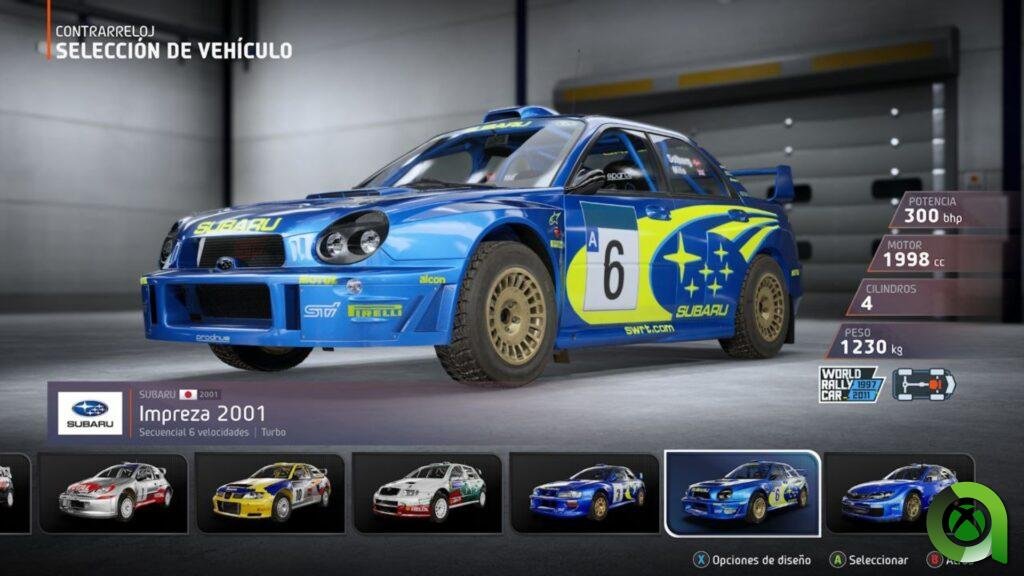Select the blue Subaru thumbnail beside the white Skoda
The height and width of the screenshot is (576, 1024).
tap(584, 492)
